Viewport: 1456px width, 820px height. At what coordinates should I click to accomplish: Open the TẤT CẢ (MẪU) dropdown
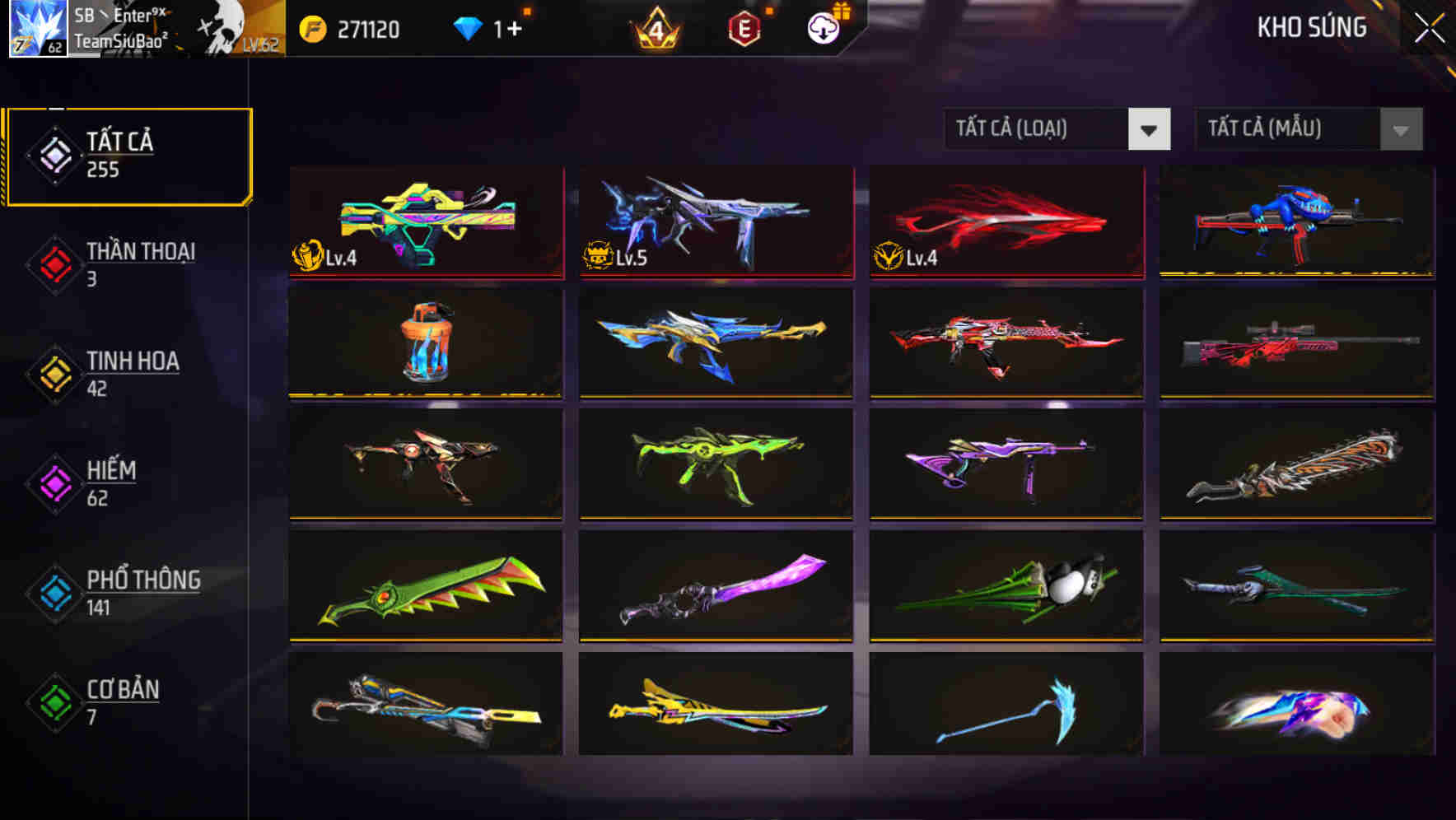1309,129
